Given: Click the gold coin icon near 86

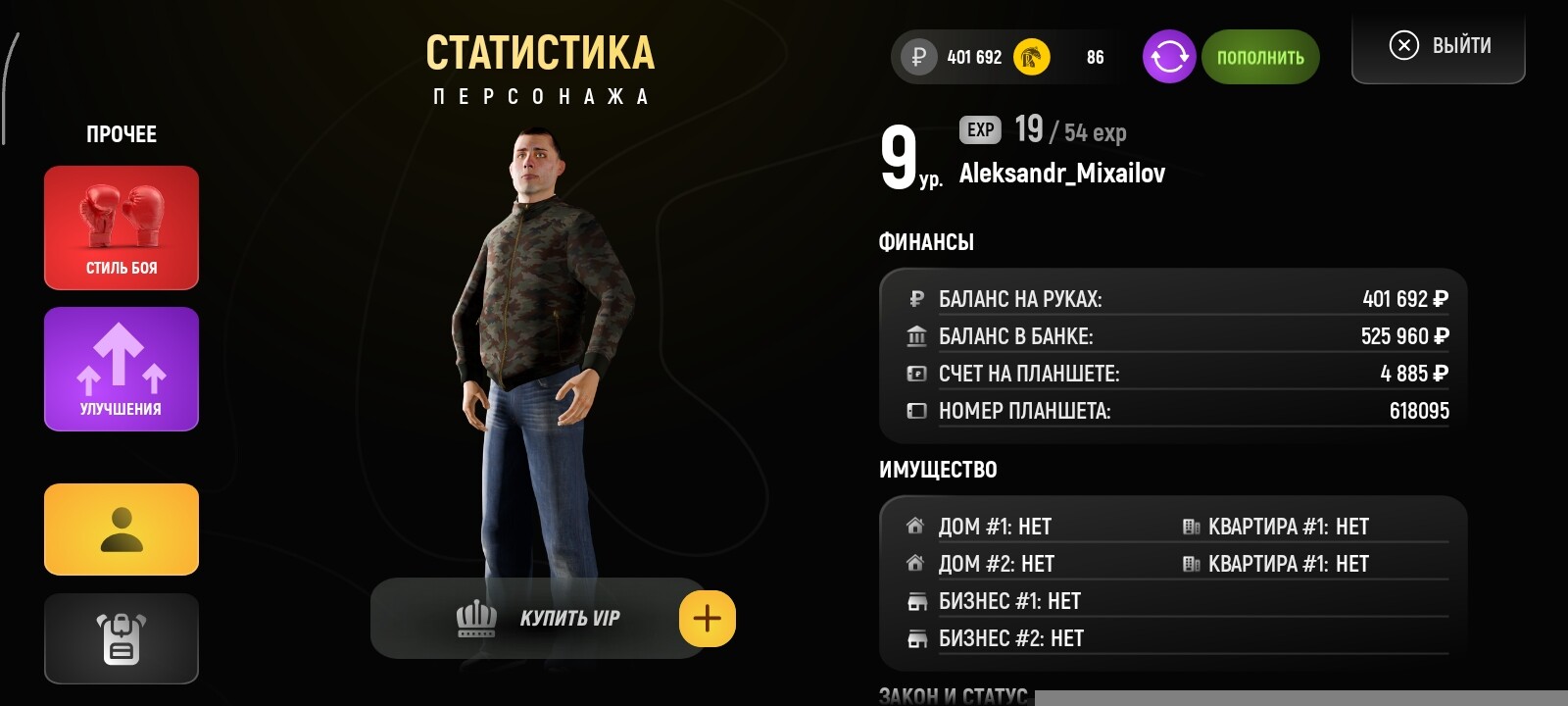Looking at the screenshot, I should coord(1031,57).
